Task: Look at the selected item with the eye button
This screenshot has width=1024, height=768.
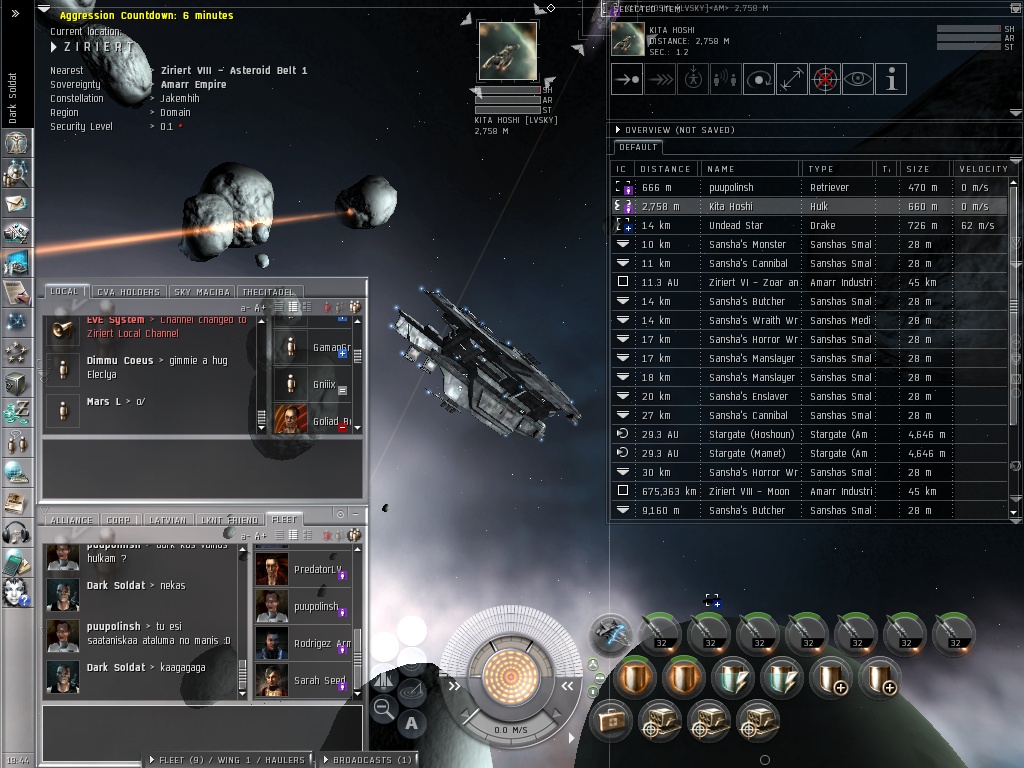Action: click(x=858, y=80)
